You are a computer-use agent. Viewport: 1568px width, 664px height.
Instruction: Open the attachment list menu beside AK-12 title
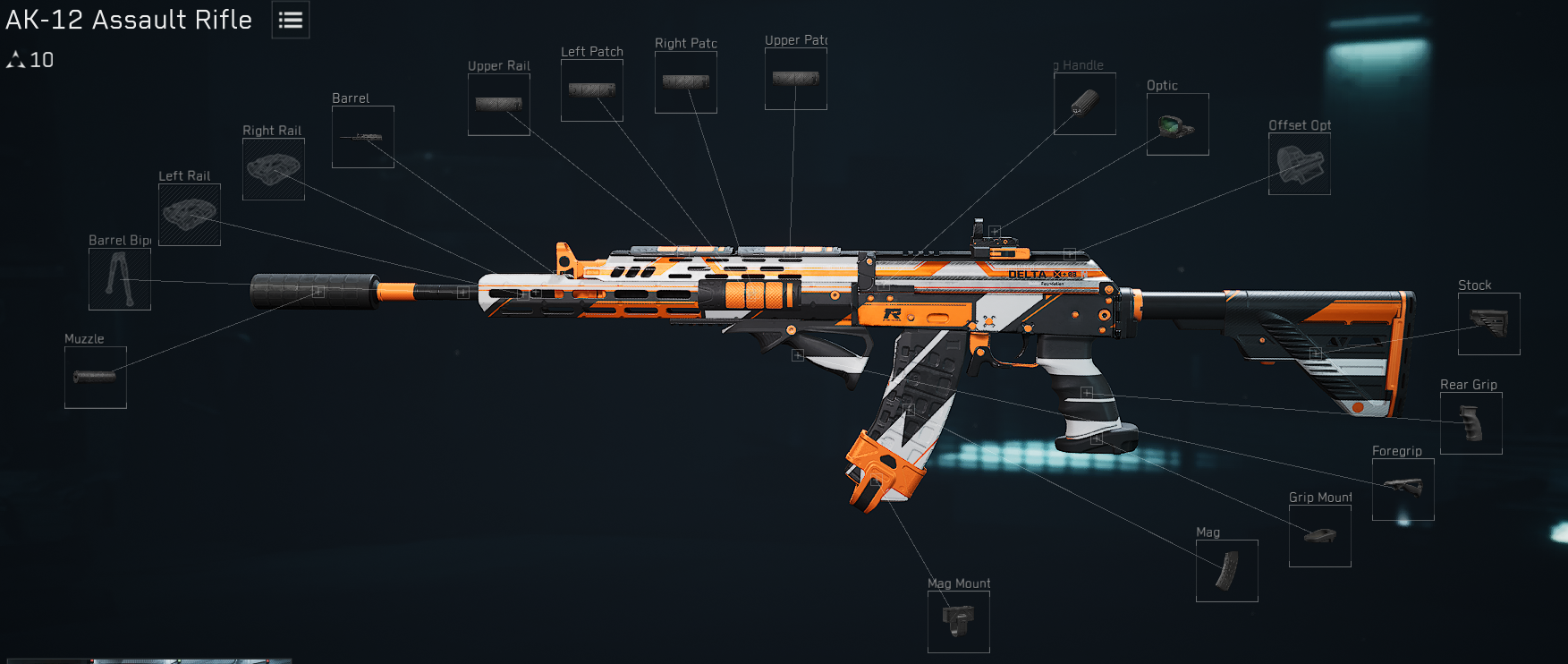coord(290,19)
